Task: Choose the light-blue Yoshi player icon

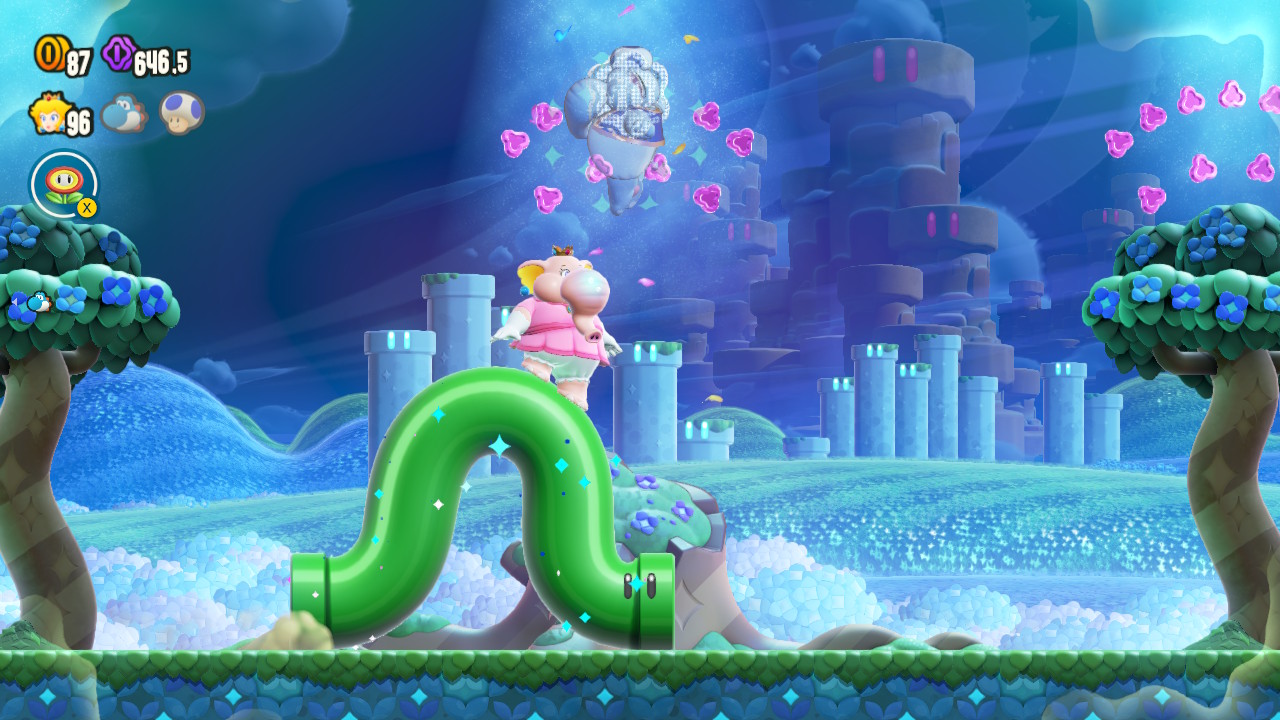Action: point(123,113)
